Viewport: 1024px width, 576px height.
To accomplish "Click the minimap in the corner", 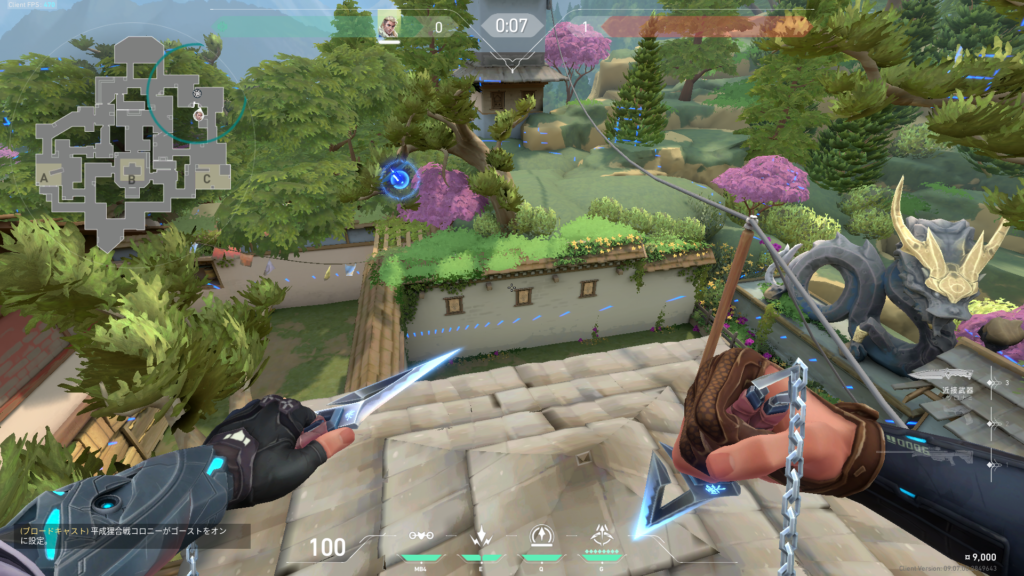I will (x=128, y=140).
